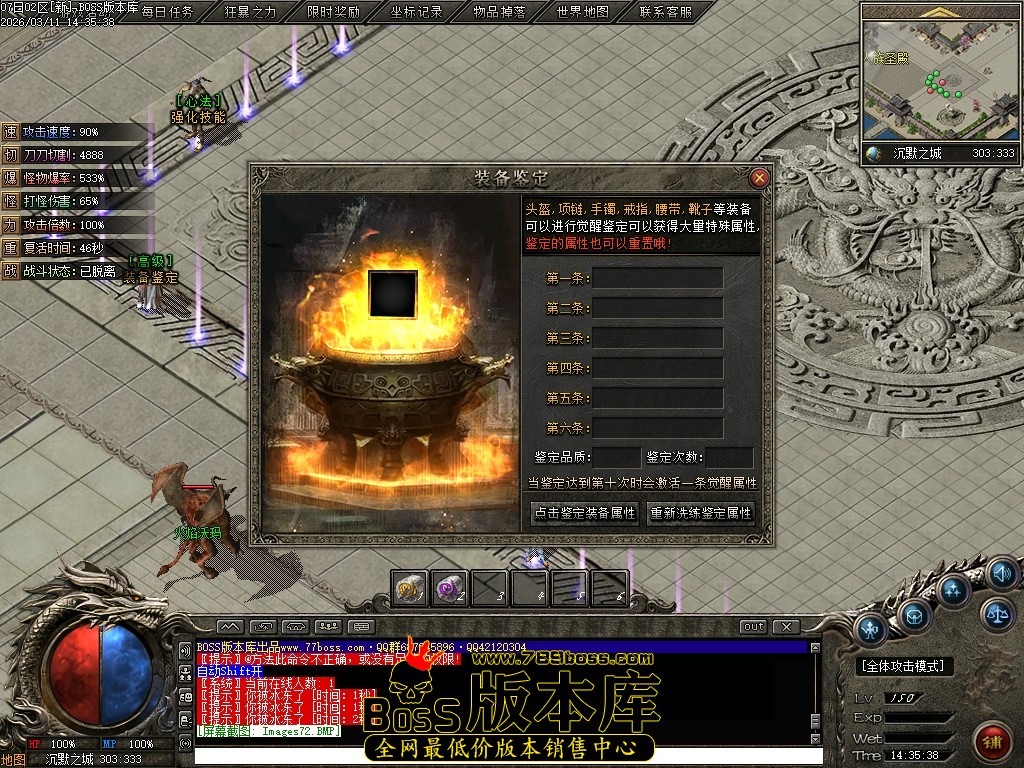
Task: Click the 点击鉴定装备属性 button
Action: [585, 513]
